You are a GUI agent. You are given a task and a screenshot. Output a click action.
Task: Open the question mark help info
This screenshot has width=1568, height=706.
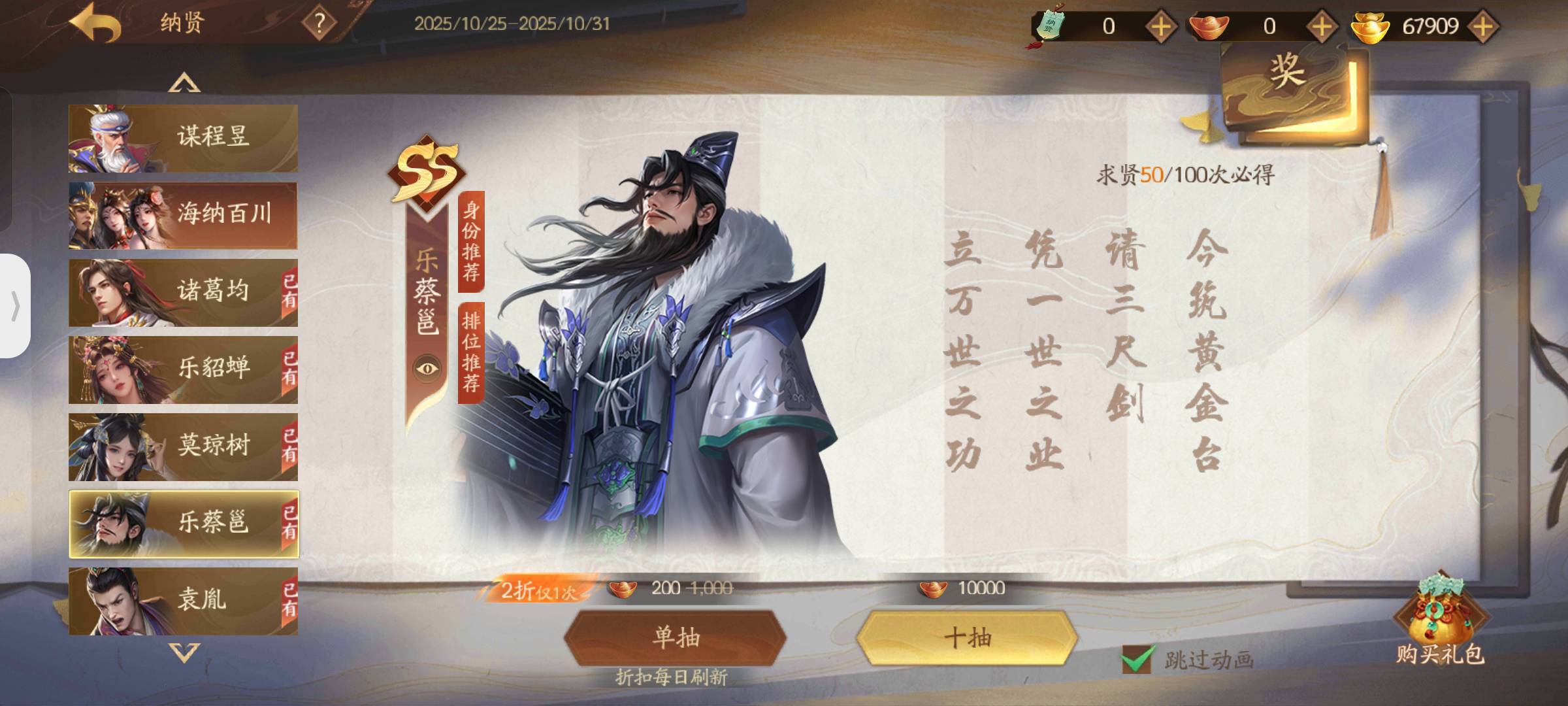click(x=319, y=24)
